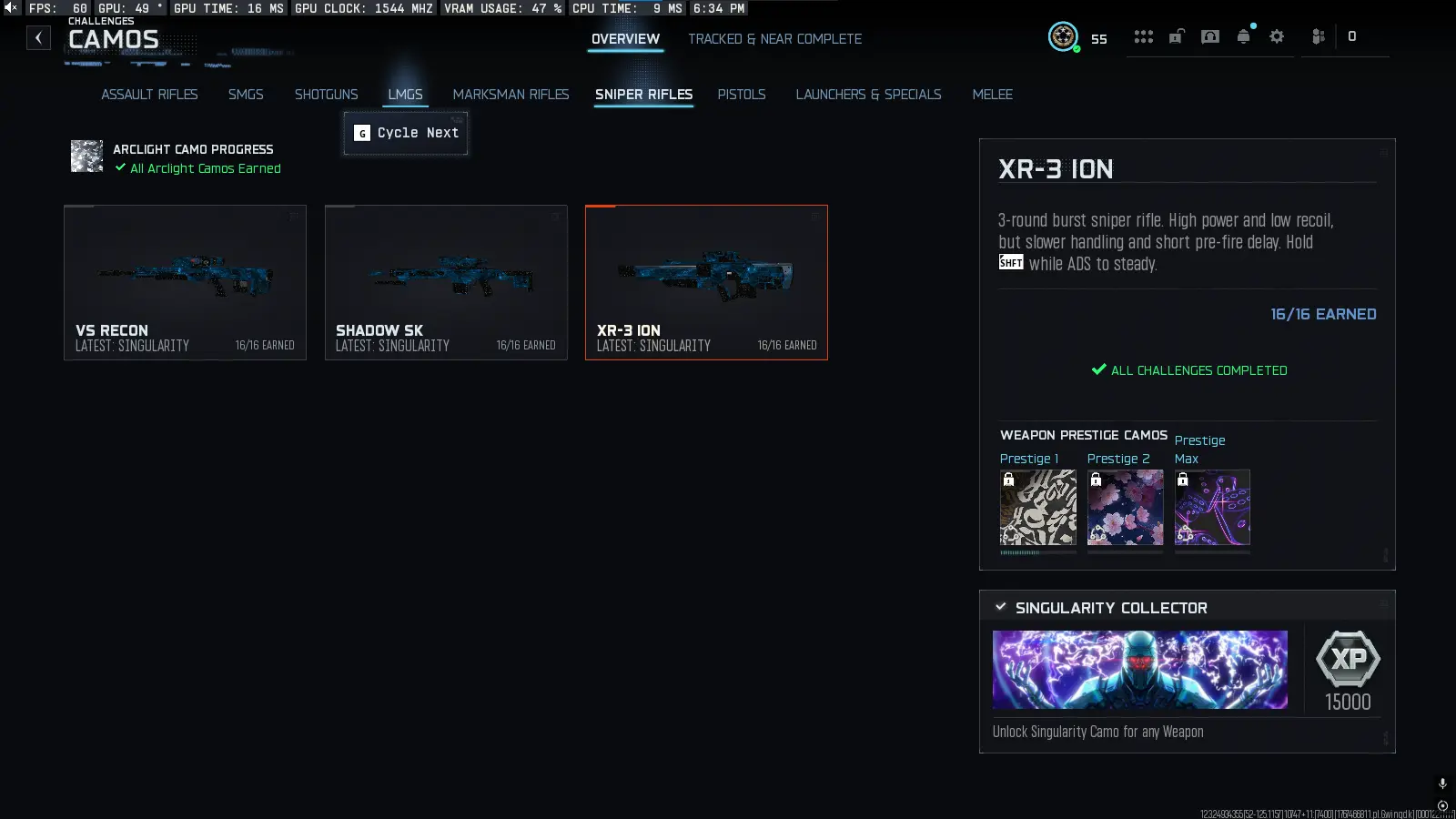
Task: Open the social players icon
Action: click(1318, 36)
